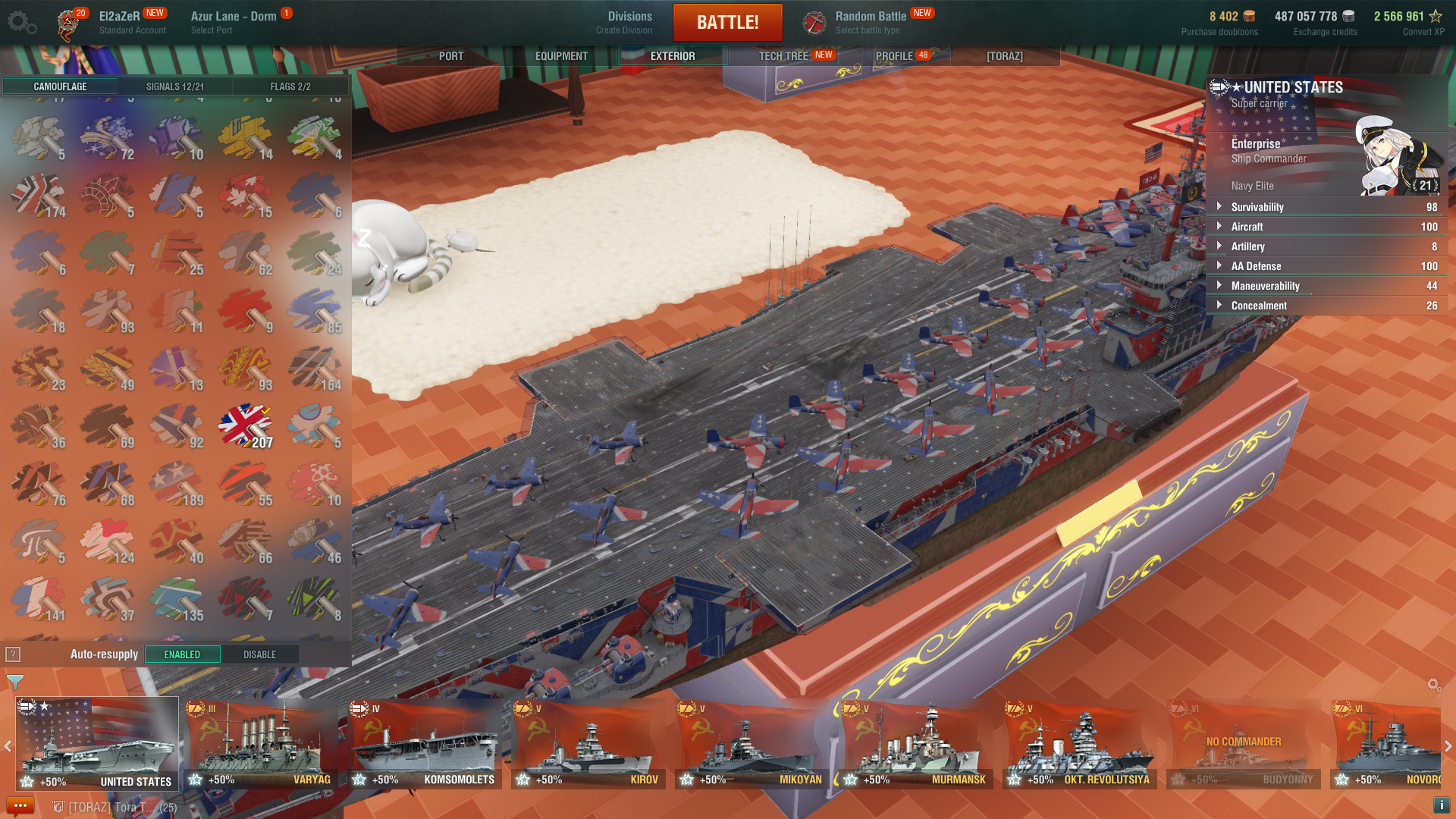Screen dimensions: 1456x819
Task: Start the match with the BATTLE! button
Action: [x=727, y=22]
